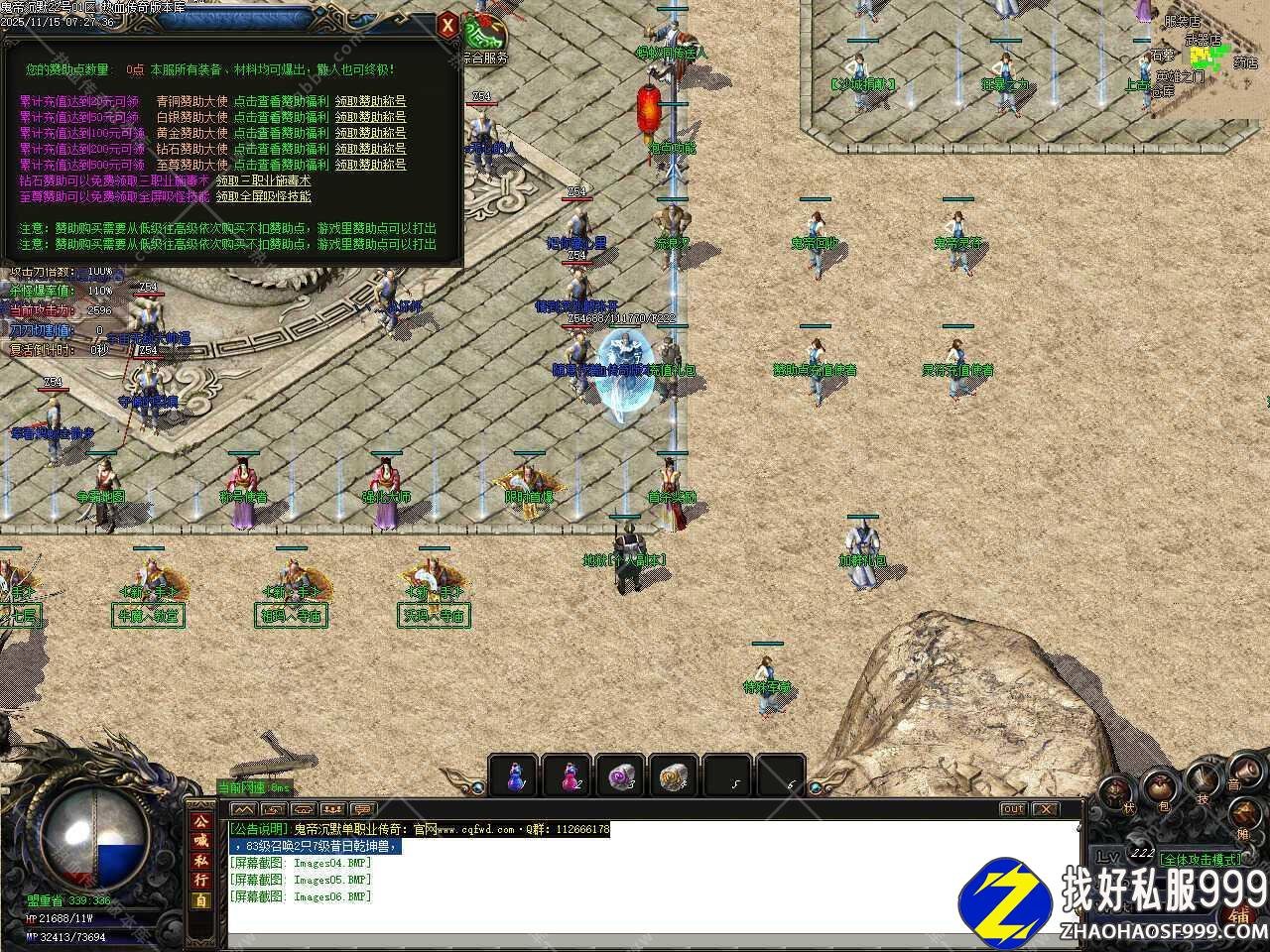Switch to the 私 private chat channel
The width and height of the screenshot is (1270, 952).
201,861
